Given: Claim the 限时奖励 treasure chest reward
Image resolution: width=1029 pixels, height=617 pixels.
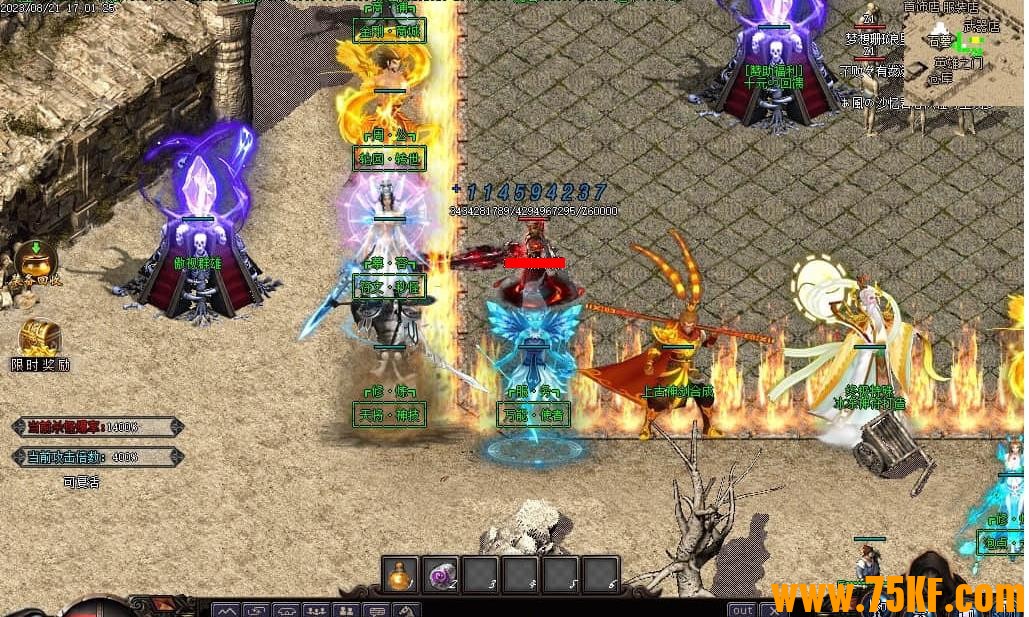Looking at the screenshot, I should point(40,338).
